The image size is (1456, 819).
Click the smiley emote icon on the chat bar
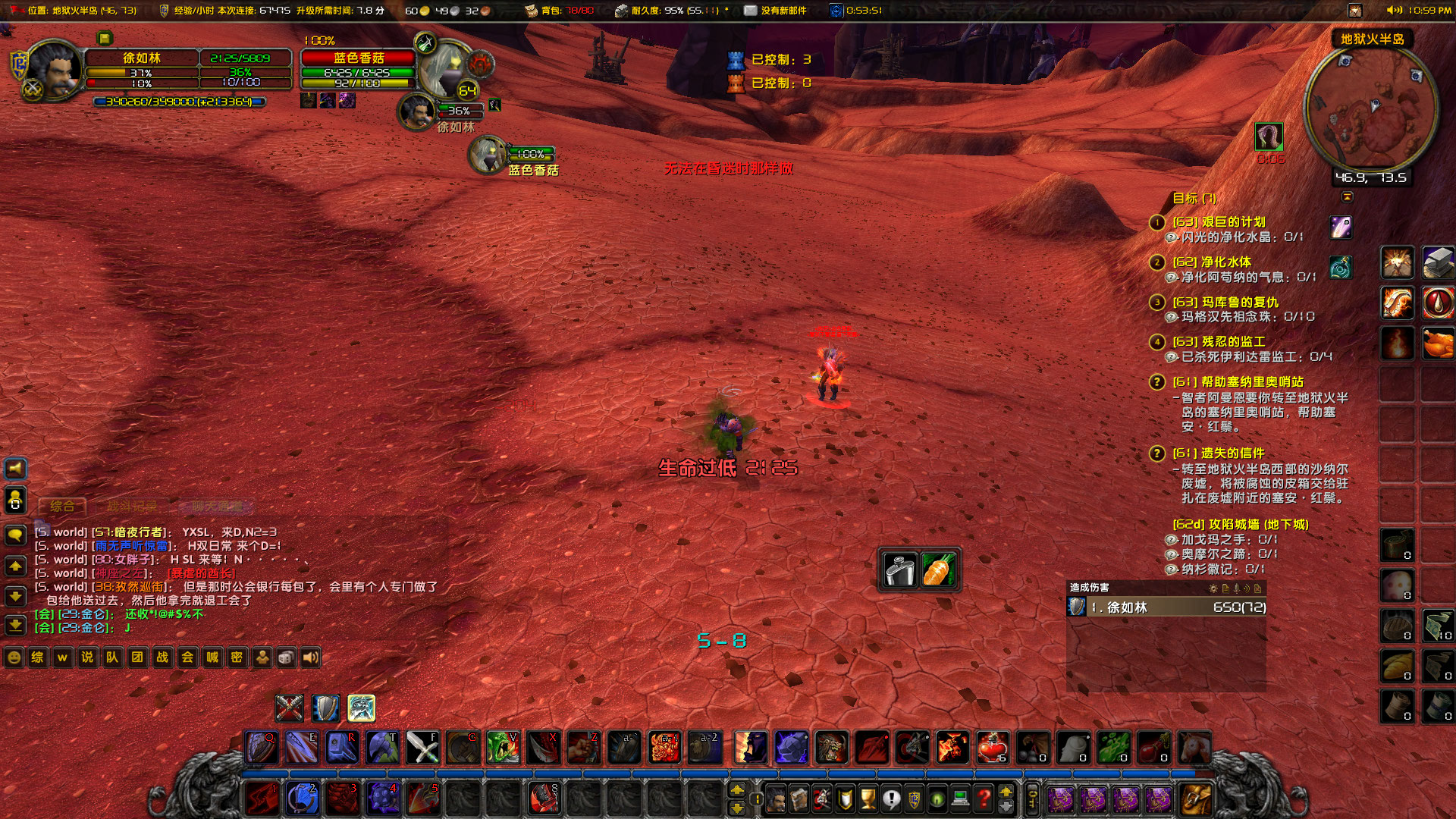(x=13, y=657)
